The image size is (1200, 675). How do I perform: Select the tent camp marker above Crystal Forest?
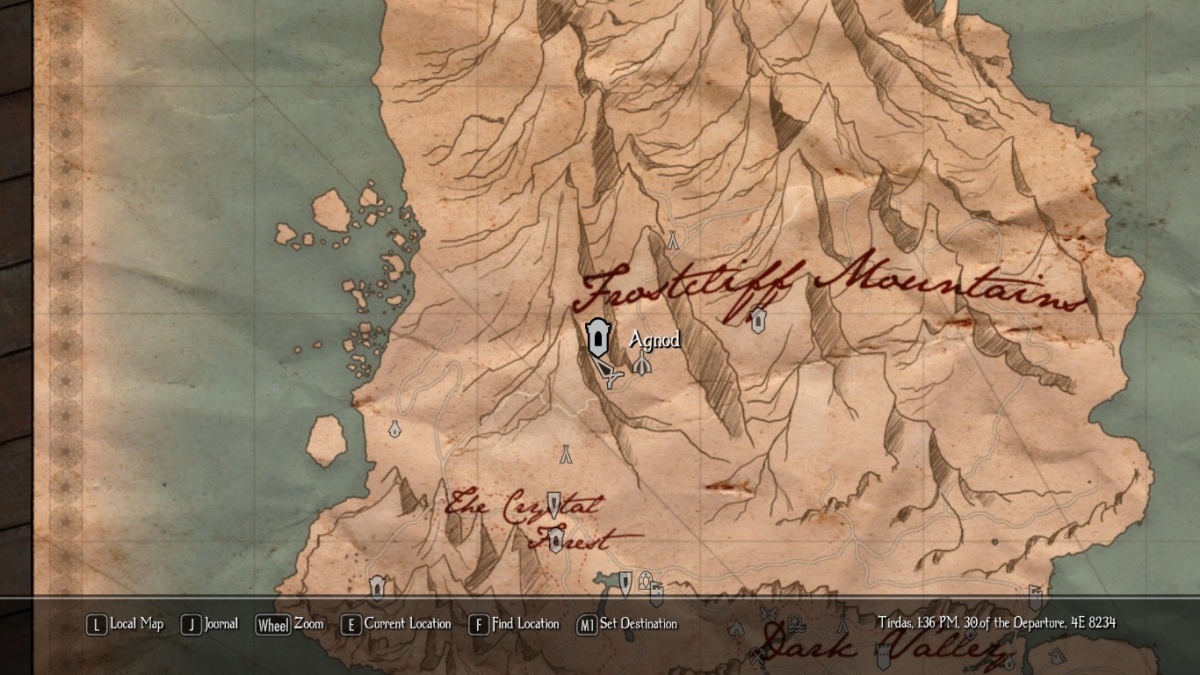(565, 453)
